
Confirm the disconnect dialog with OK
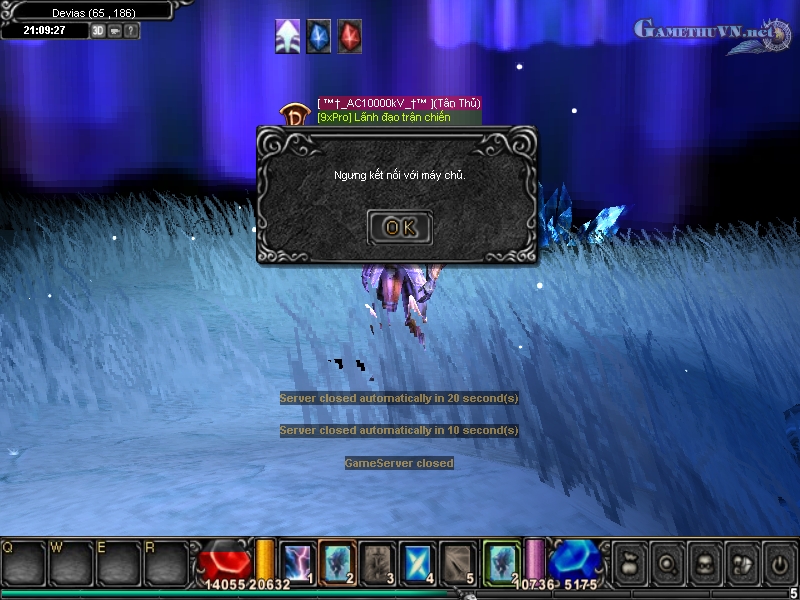(399, 227)
